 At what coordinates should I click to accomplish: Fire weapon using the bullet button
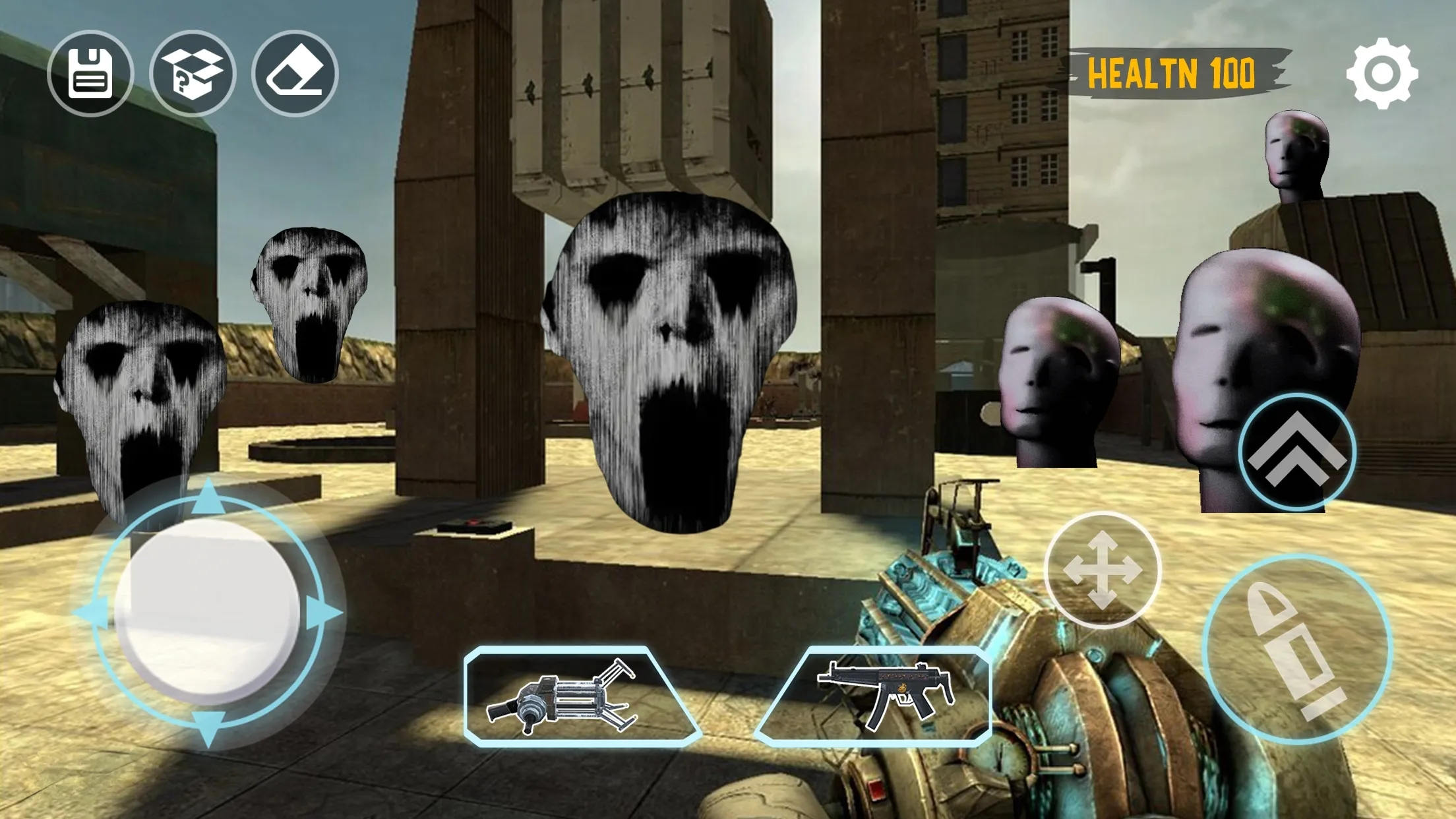click(x=1296, y=649)
